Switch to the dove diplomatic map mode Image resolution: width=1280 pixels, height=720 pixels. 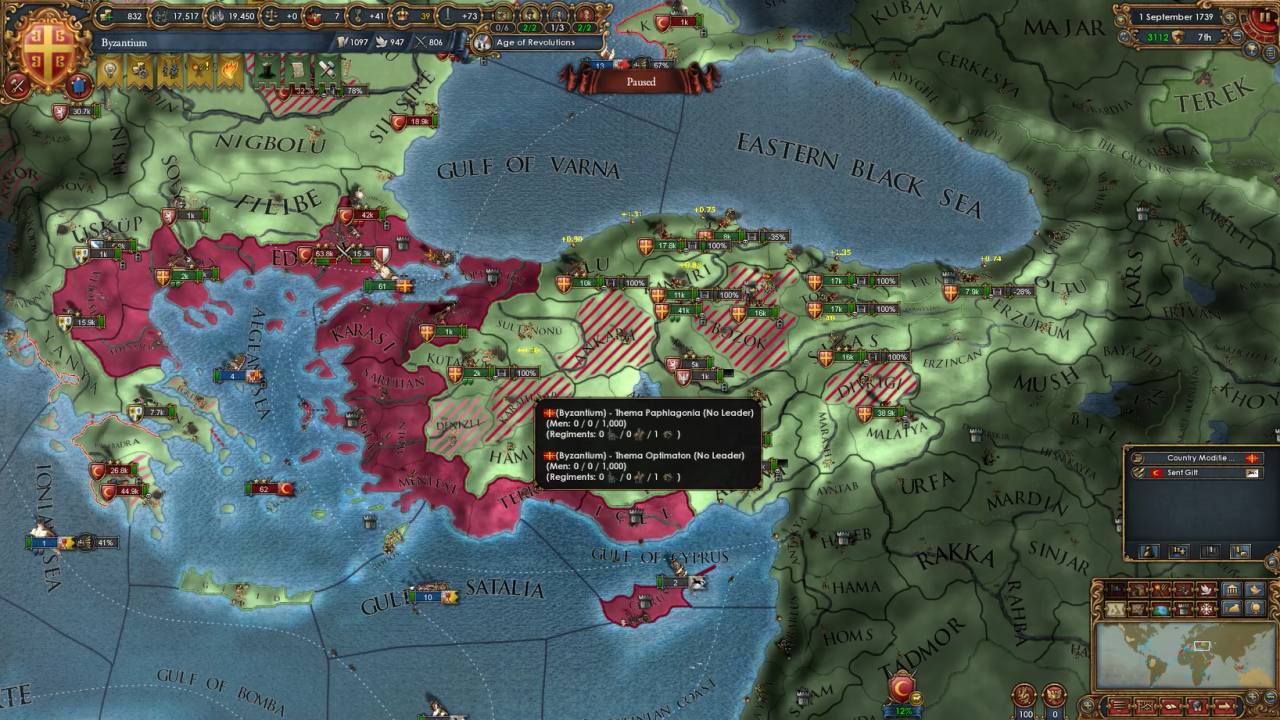[x=1206, y=589]
